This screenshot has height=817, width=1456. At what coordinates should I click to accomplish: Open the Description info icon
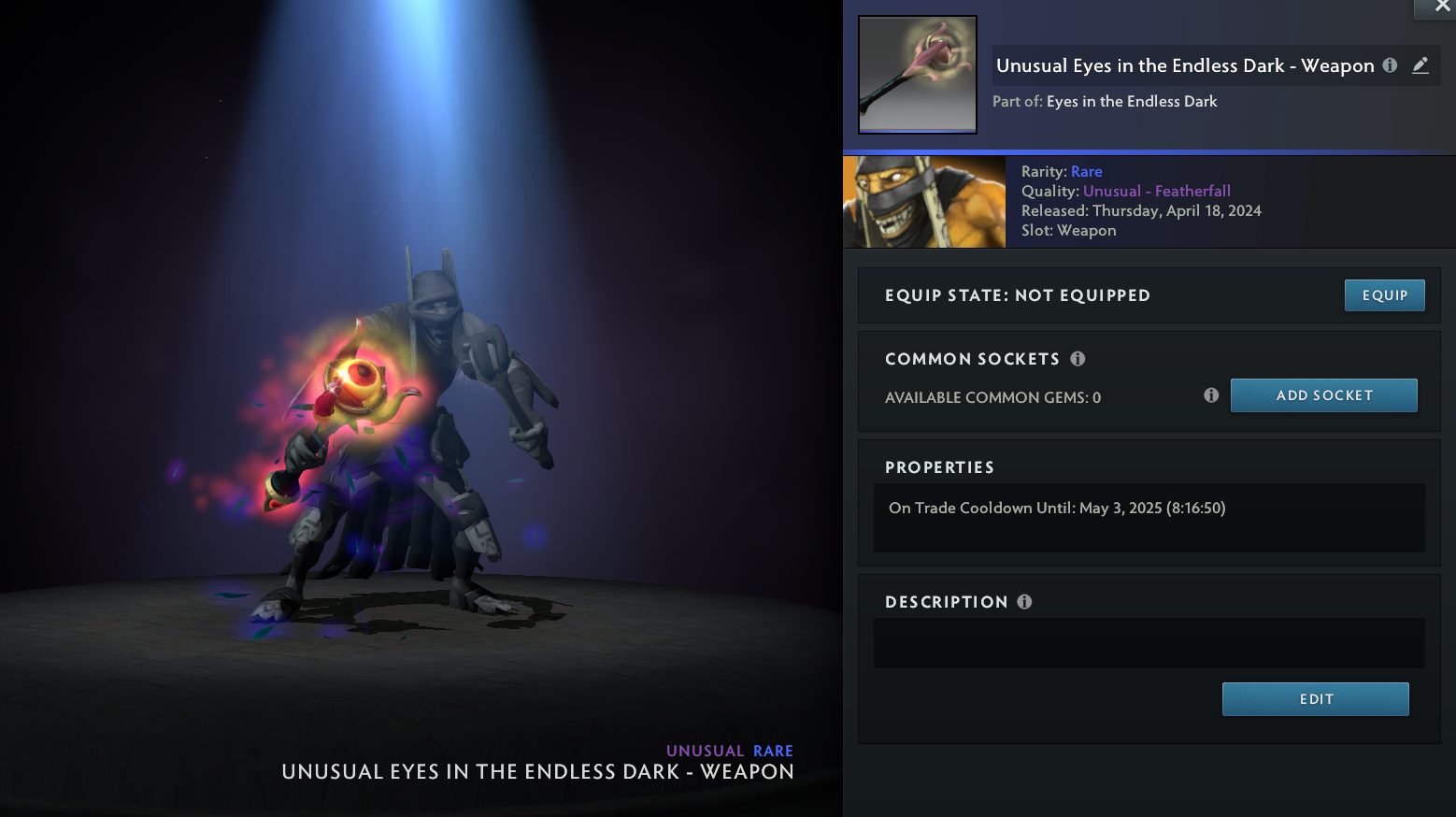[1024, 602]
